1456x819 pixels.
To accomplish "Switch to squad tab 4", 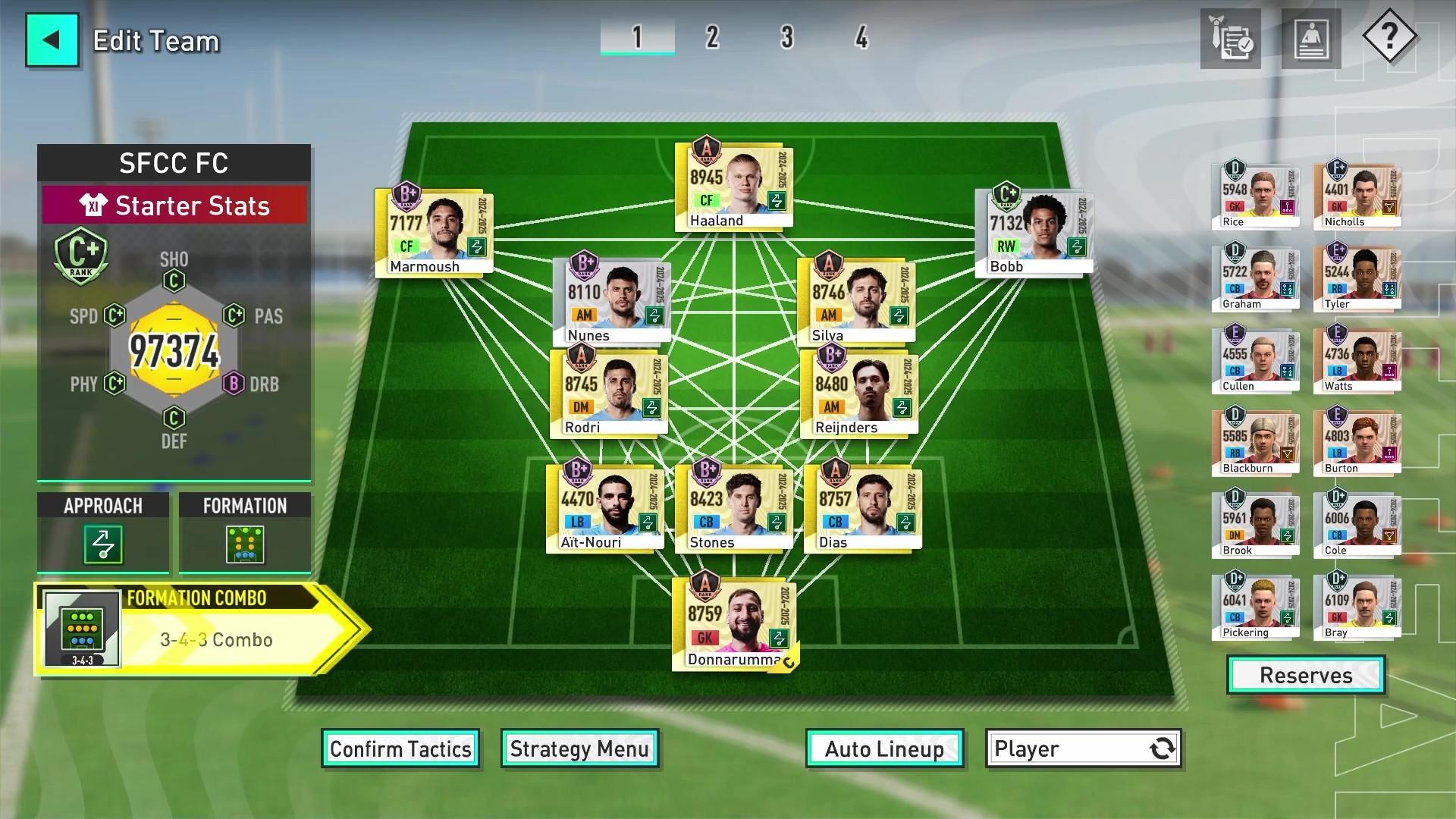I will [861, 36].
